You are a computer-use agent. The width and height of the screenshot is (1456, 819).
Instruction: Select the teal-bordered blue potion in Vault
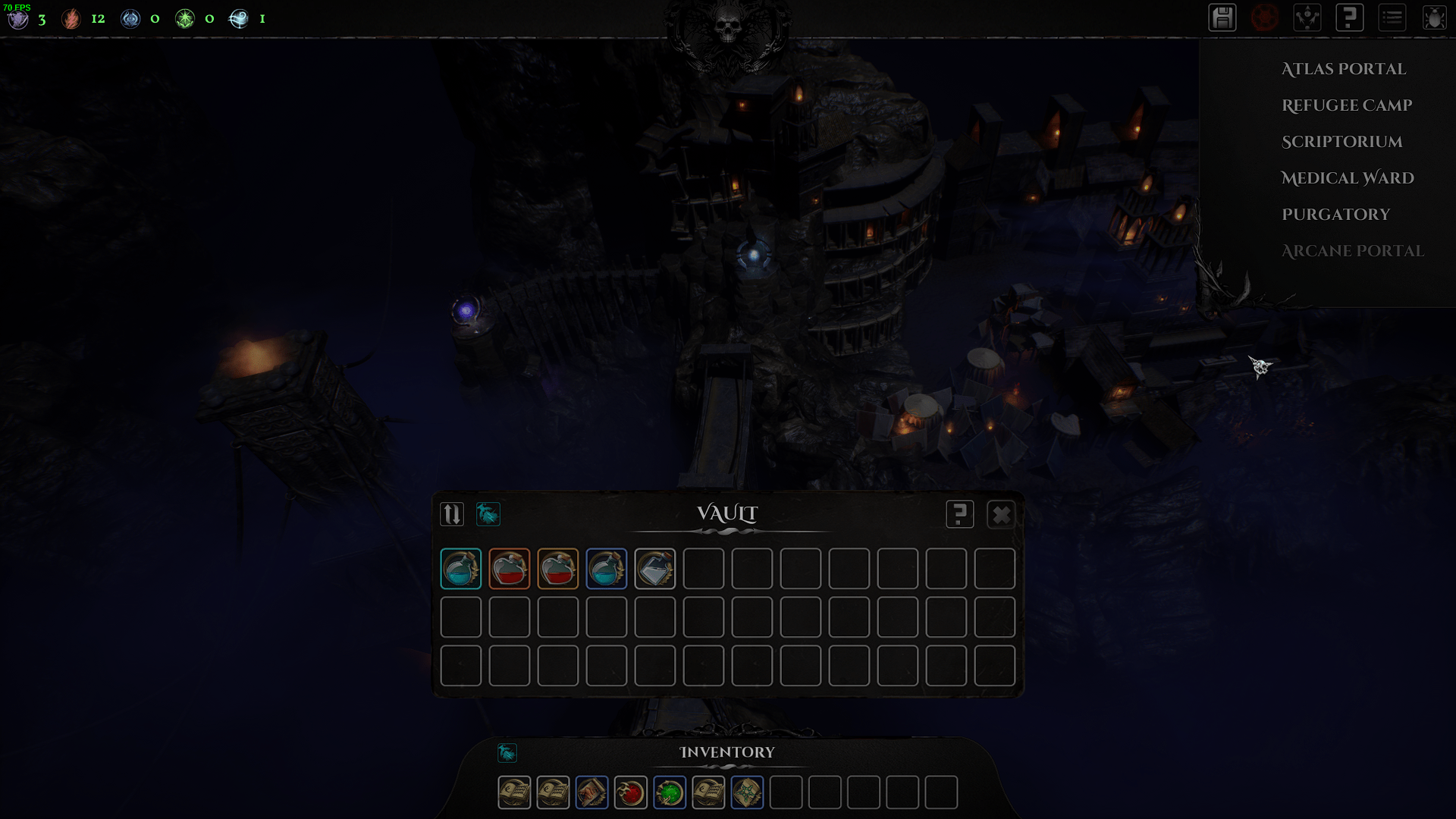pos(460,569)
